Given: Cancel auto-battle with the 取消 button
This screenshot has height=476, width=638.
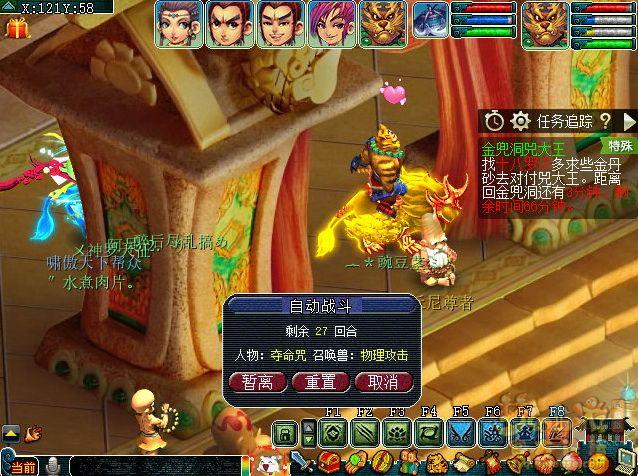Looking at the screenshot, I should coord(383,381).
